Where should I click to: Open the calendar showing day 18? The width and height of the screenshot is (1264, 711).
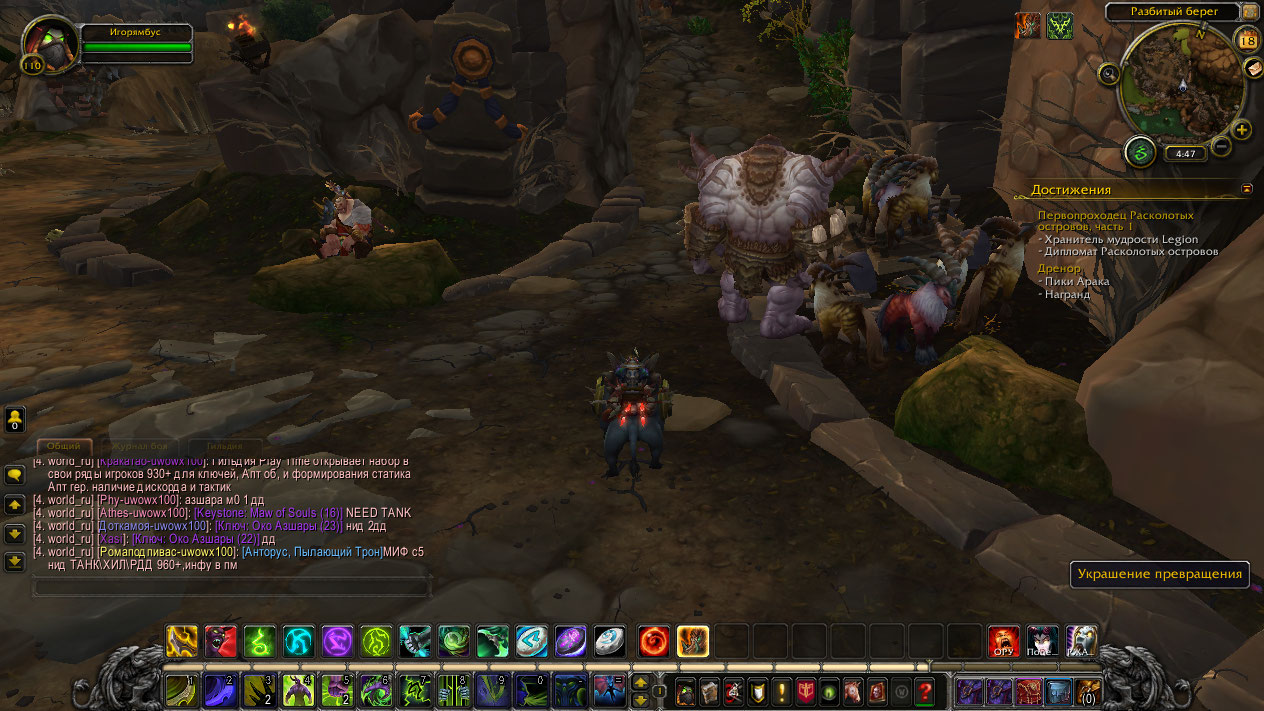coord(1247,40)
